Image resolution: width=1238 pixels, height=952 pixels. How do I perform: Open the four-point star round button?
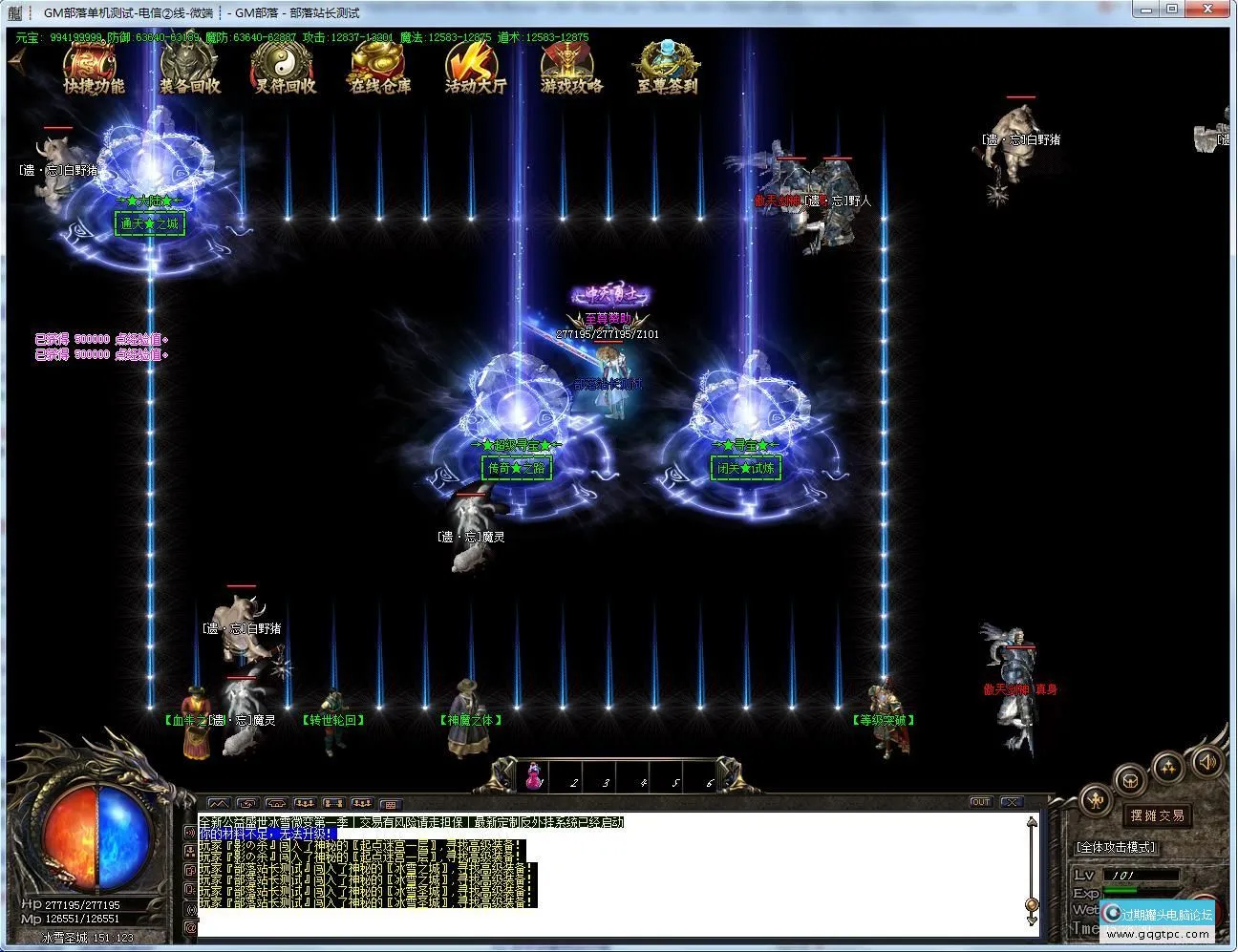(x=1168, y=768)
